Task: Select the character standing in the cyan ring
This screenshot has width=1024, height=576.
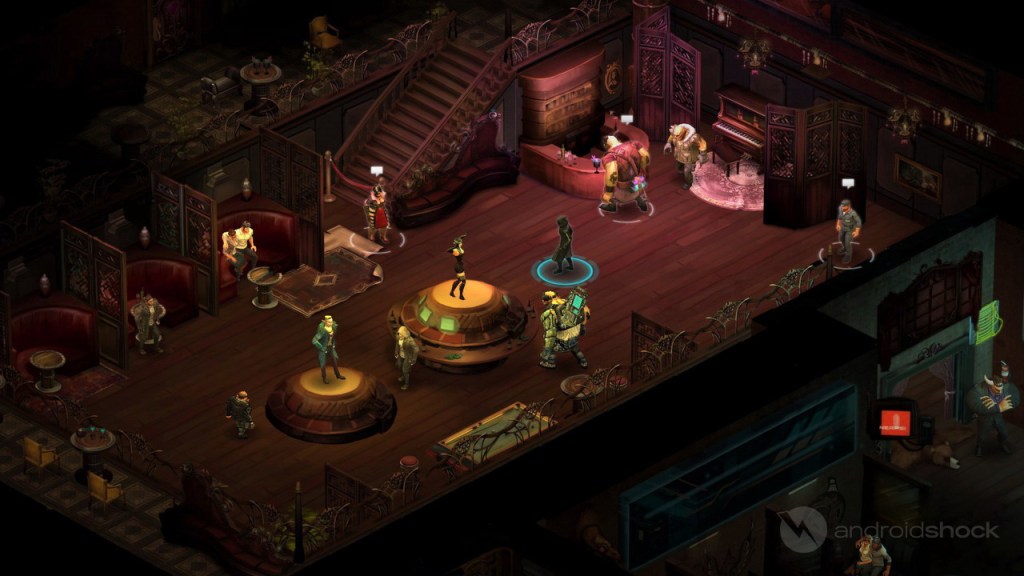Action: (564, 246)
